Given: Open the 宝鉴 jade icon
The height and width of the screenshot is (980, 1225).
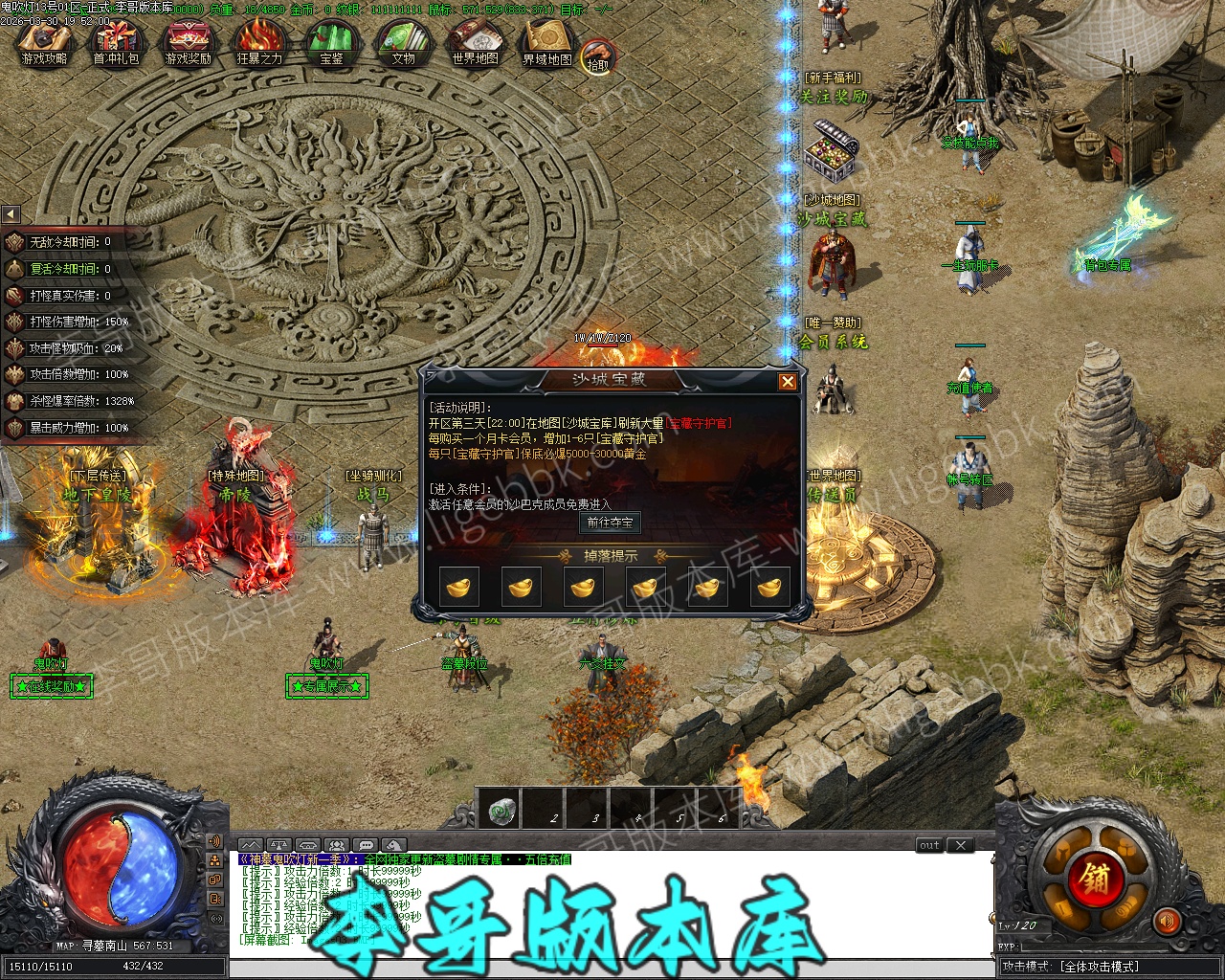Looking at the screenshot, I should 331,42.
